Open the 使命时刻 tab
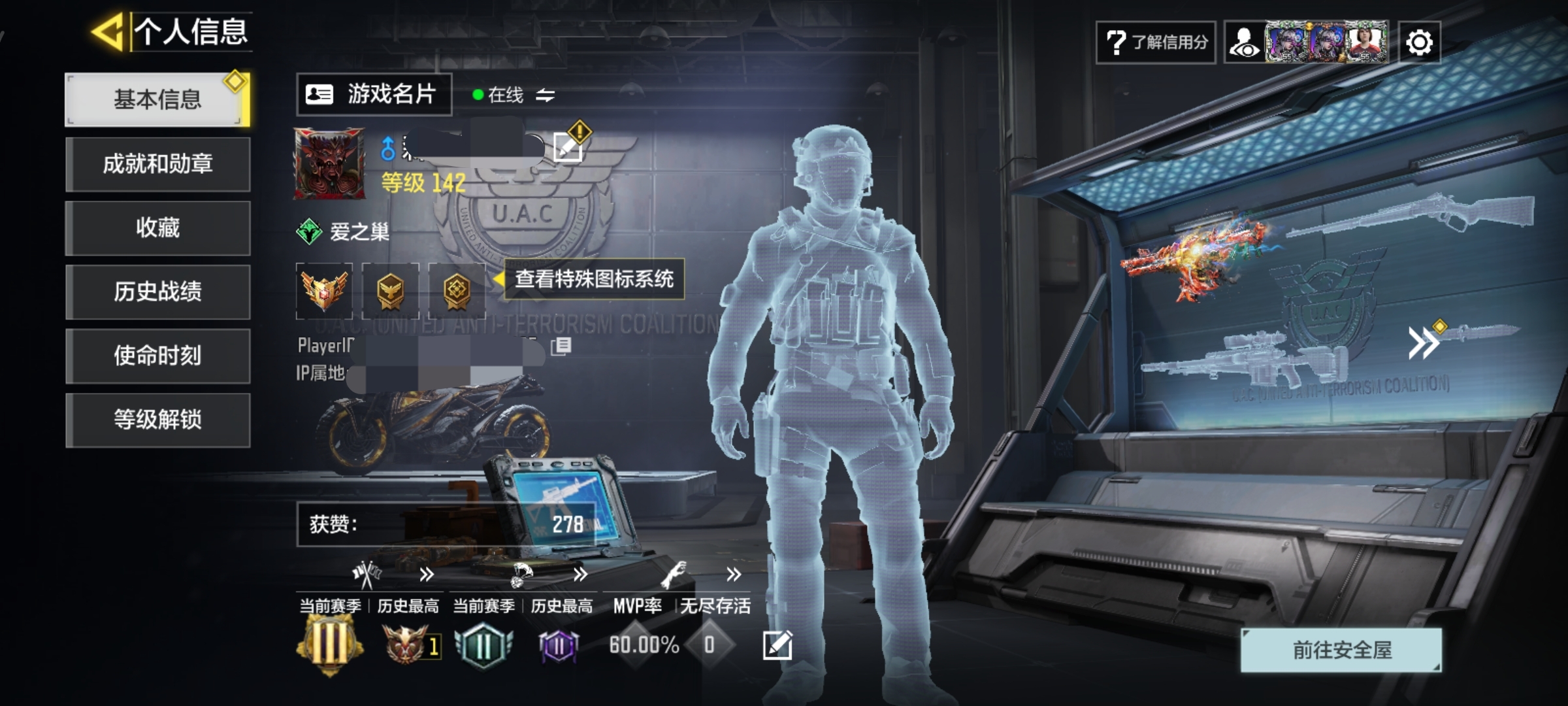This screenshot has width=1568, height=706. 157,356
